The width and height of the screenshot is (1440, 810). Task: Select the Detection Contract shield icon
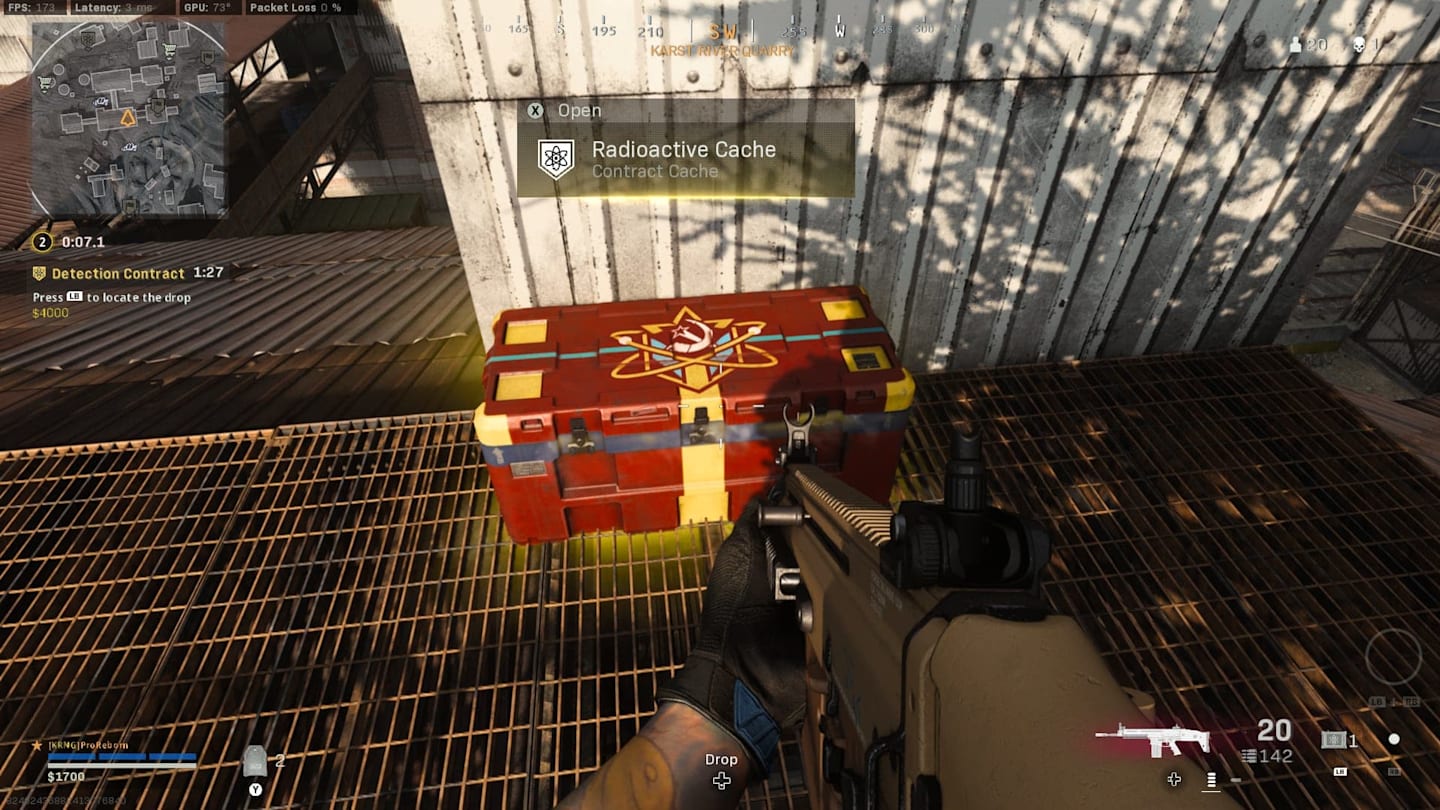coord(41,272)
